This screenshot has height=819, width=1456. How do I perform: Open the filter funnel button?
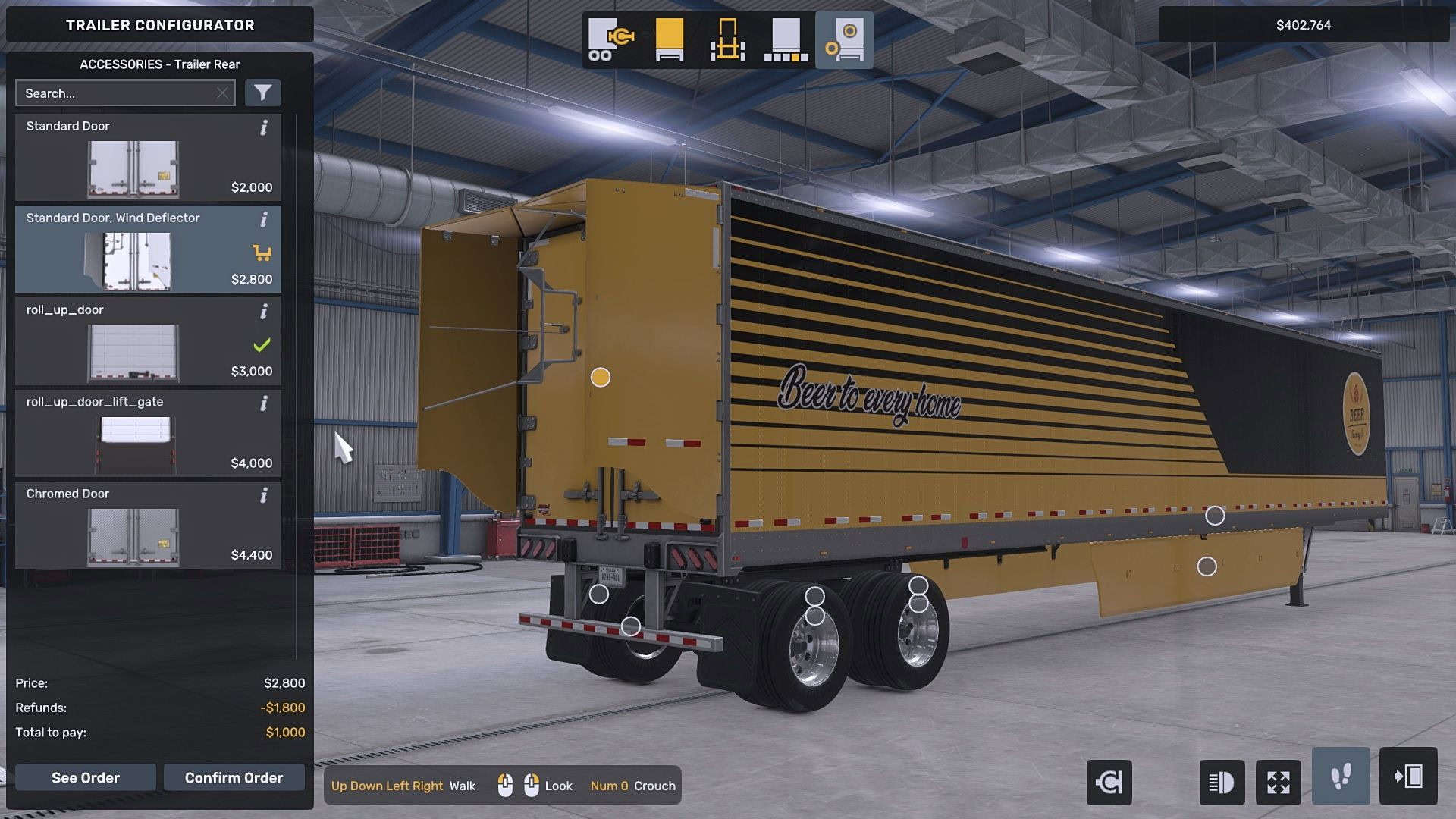[262, 93]
